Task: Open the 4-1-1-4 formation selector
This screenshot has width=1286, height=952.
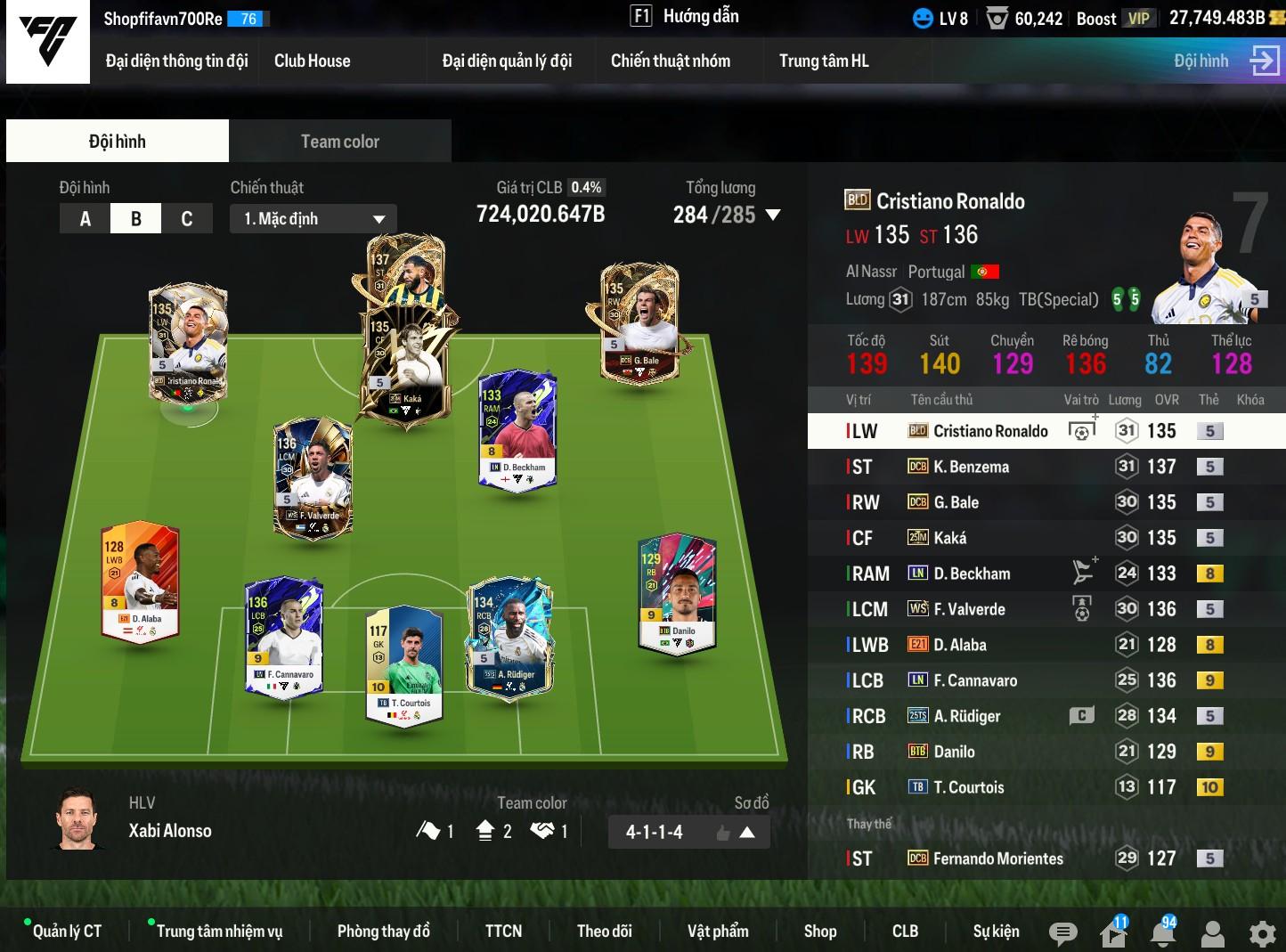Action: (688, 833)
